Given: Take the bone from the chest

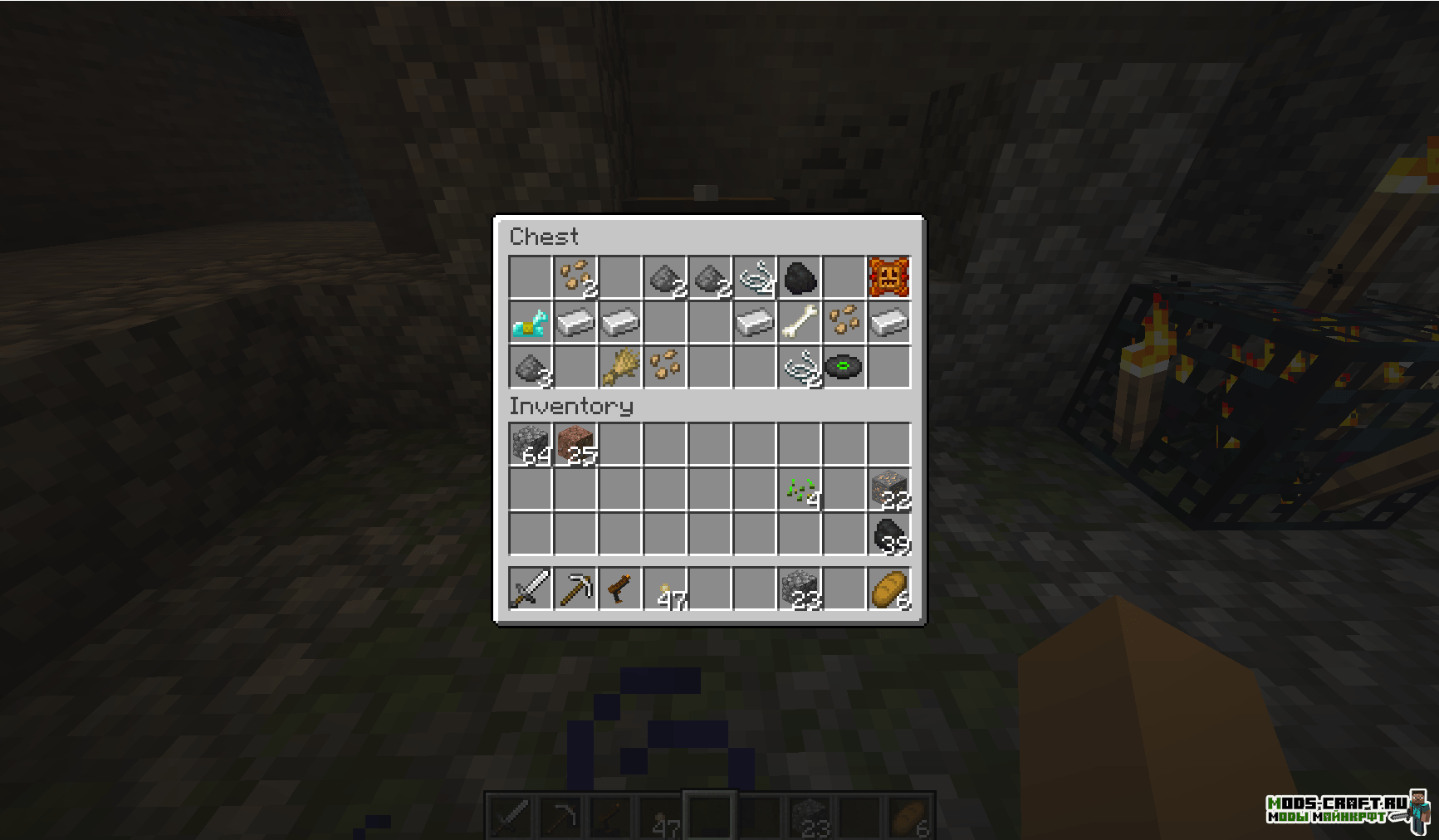Looking at the screenshot, I should pyautogui.click(x=800, y=323).
